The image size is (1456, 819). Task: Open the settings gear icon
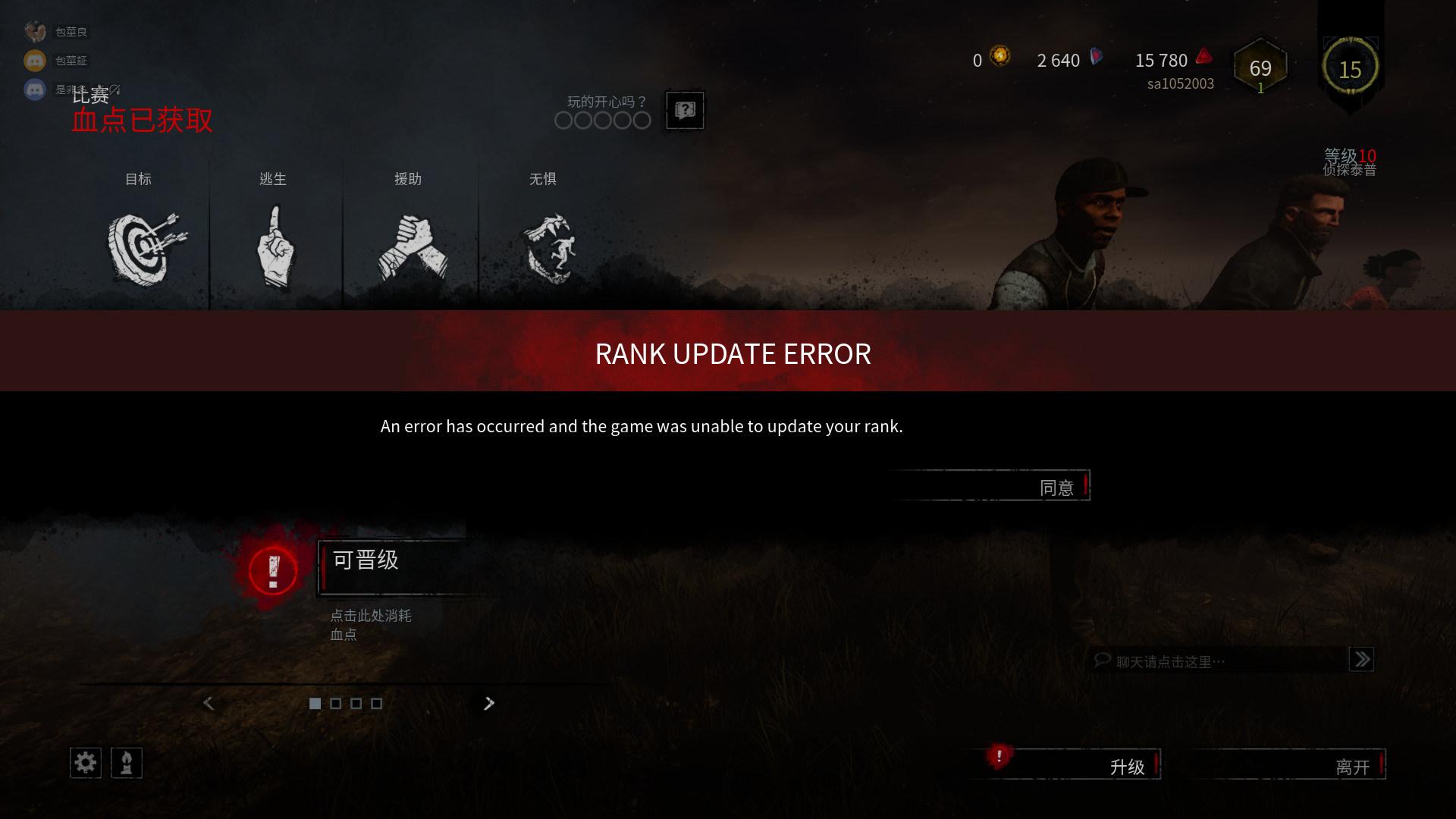click(85, 763)
